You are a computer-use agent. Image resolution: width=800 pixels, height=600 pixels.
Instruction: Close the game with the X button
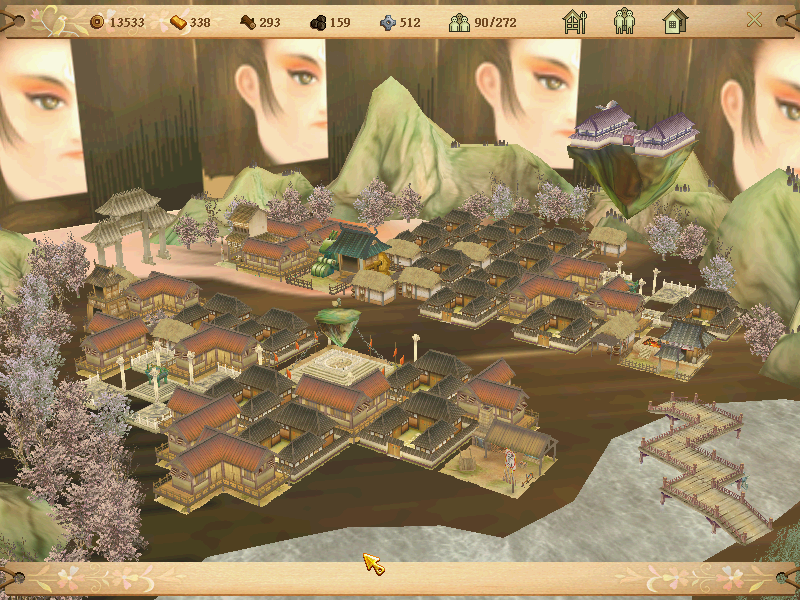tap(755, 20)
